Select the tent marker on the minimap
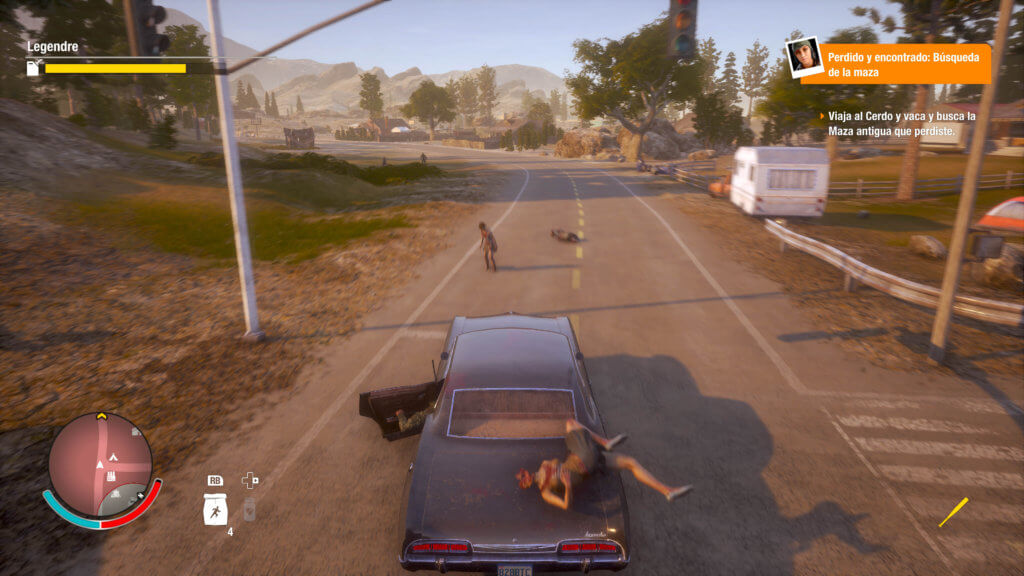The width and height of the screenshot is (1024, 576). tap(115, 457)
